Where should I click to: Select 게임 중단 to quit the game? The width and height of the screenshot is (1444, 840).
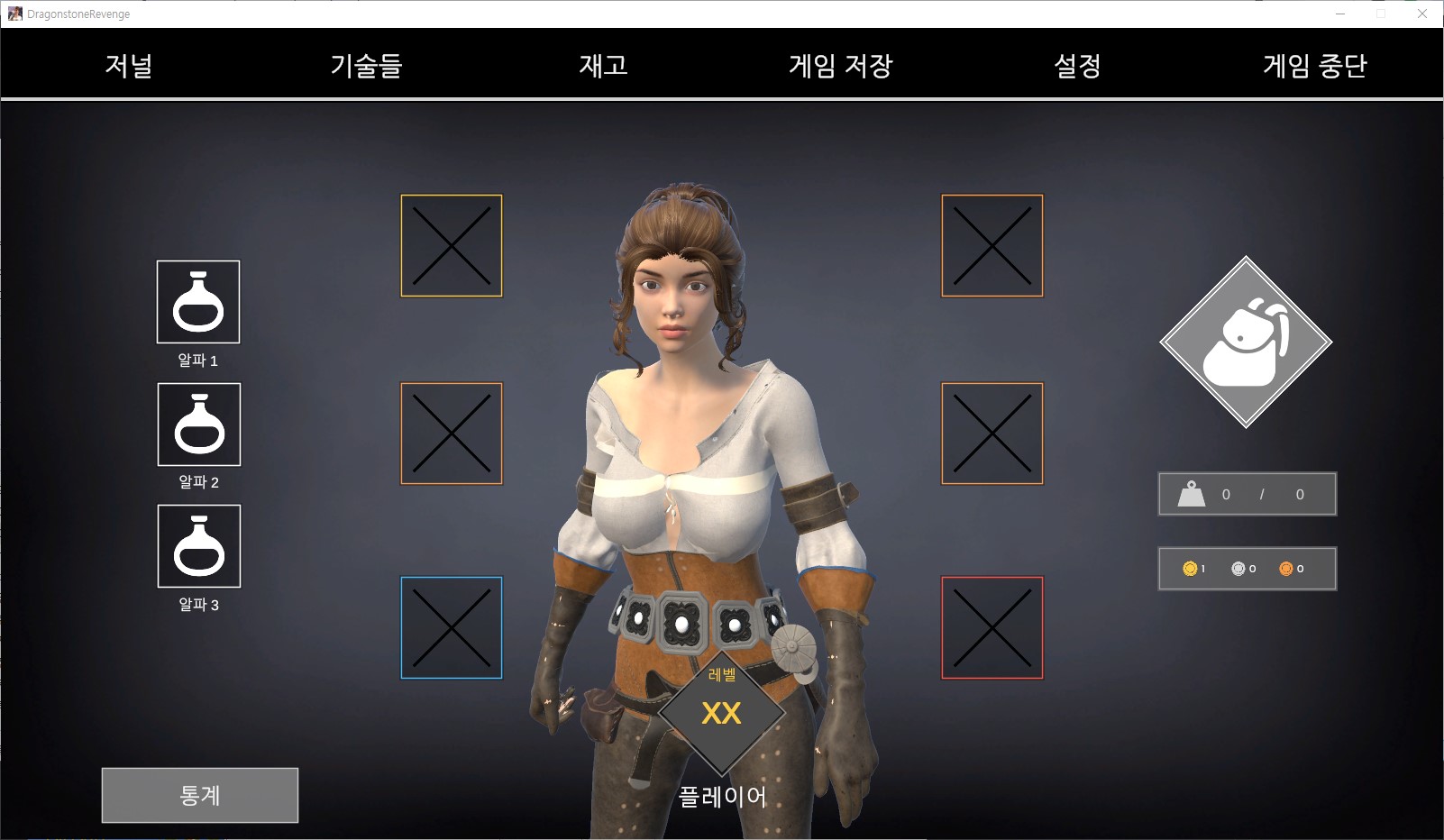[1315, 65]
